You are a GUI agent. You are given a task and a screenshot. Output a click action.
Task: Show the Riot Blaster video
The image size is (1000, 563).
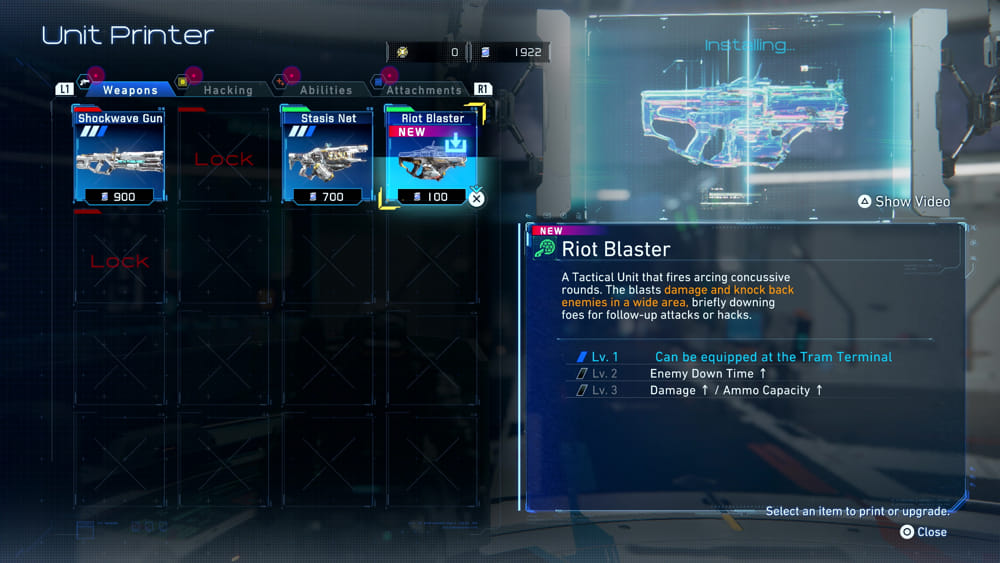[903, 202]
